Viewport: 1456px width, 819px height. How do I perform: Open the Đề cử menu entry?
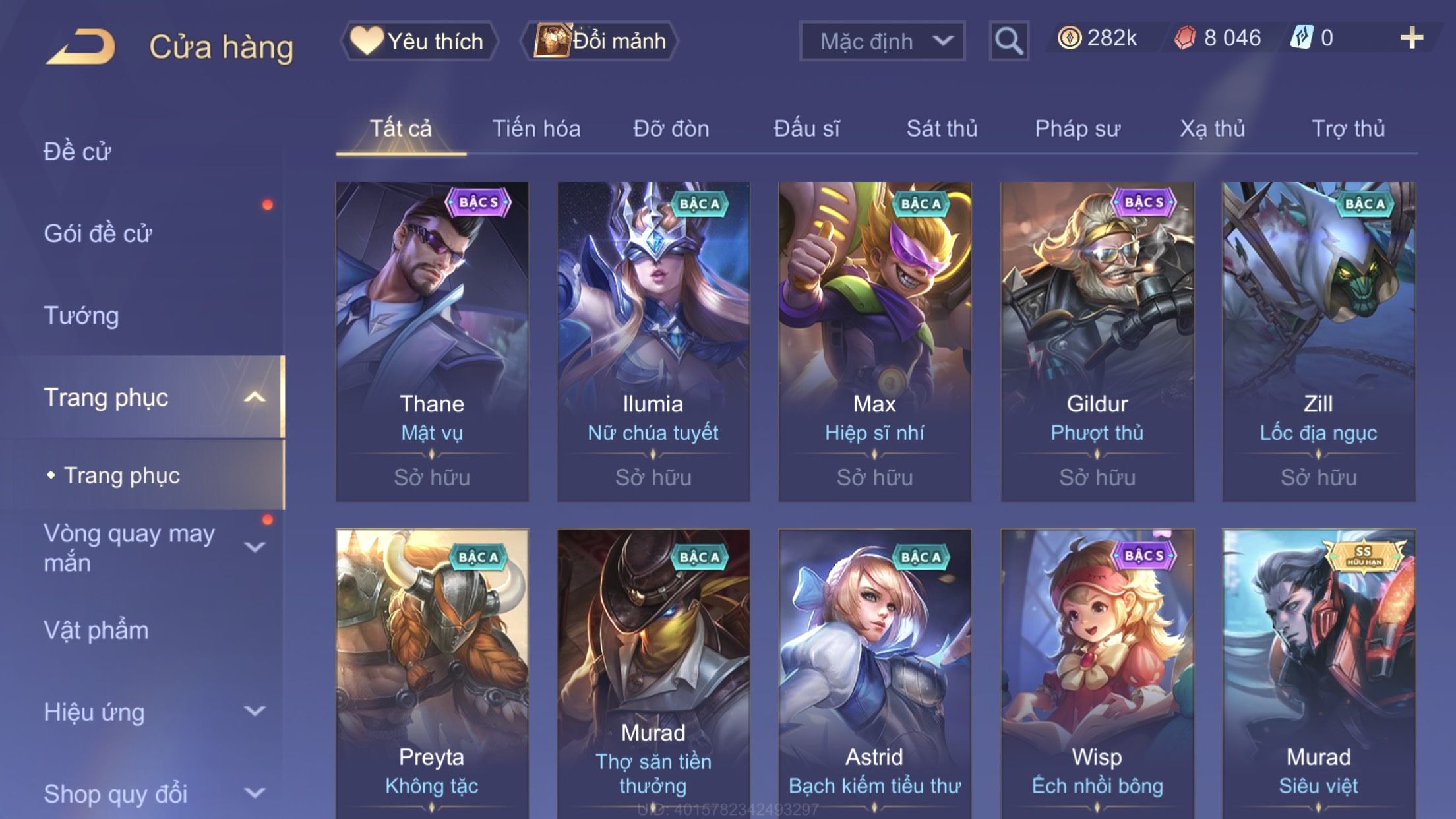tap(77, 152)
